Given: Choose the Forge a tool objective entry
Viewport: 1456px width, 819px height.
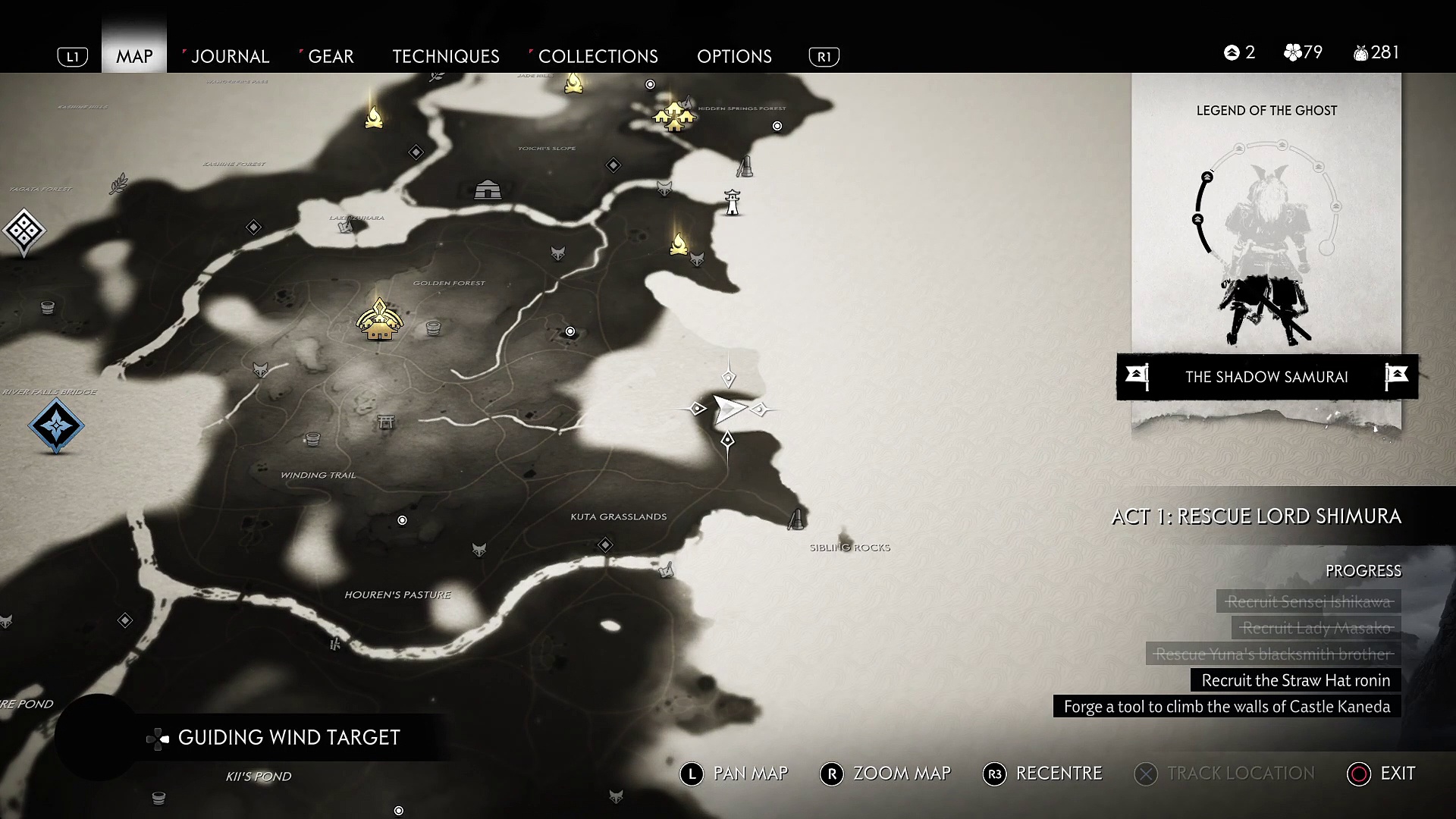Looking at the screenshot, I should [x=1226, y=707].
